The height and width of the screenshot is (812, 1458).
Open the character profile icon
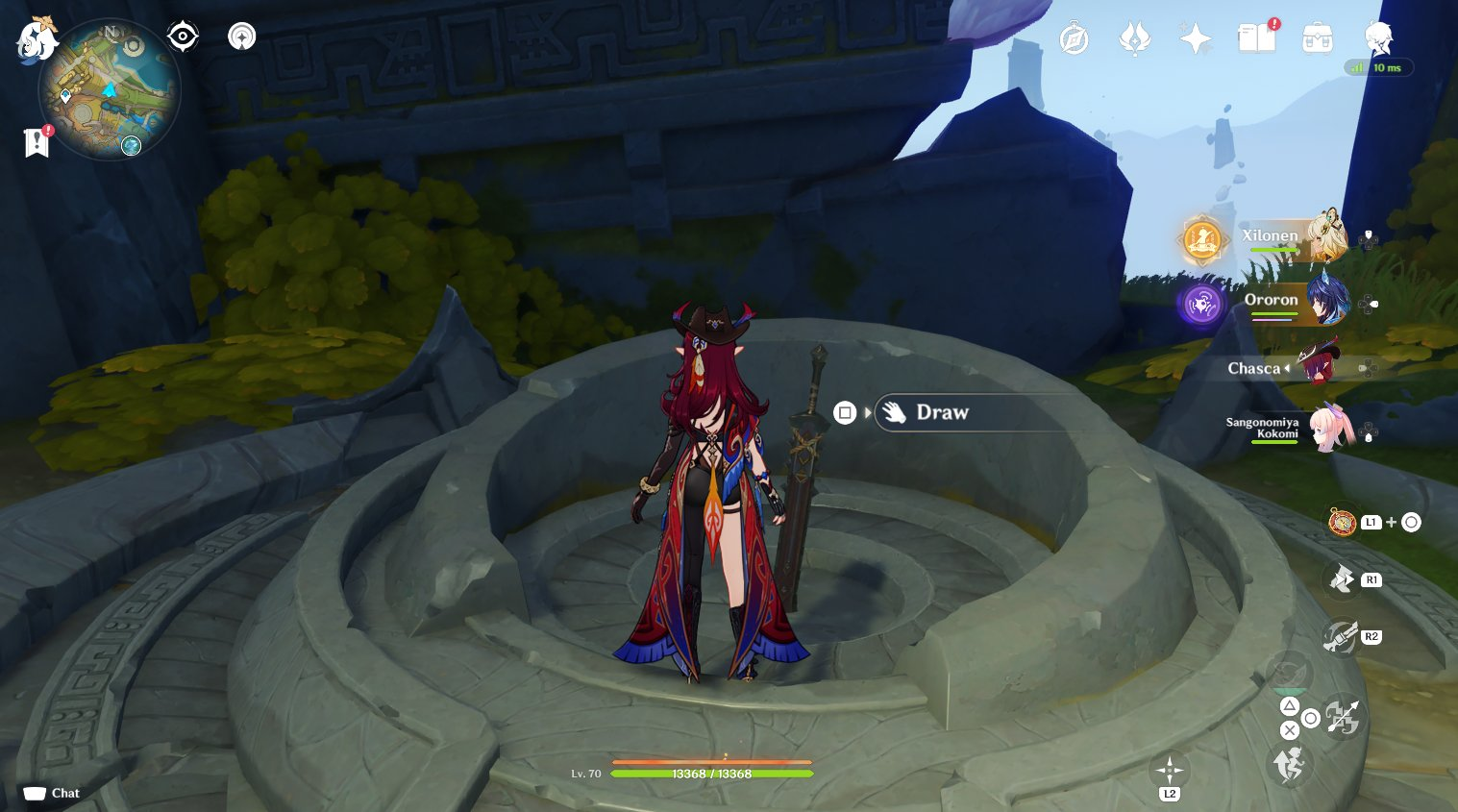(x=1378, y=38)
